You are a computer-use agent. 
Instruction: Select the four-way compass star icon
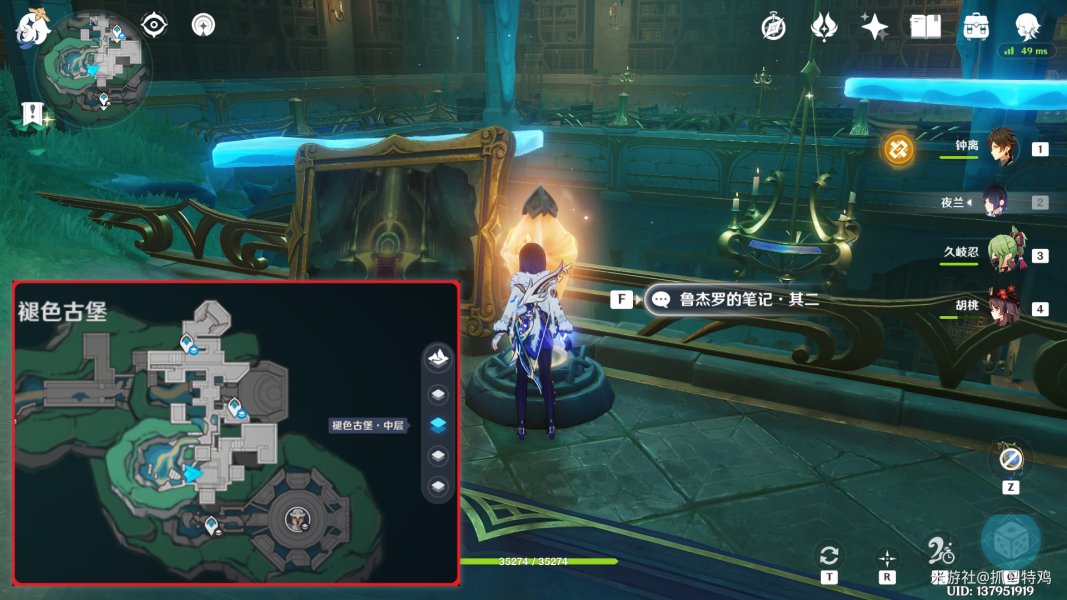tap(886, 557)
